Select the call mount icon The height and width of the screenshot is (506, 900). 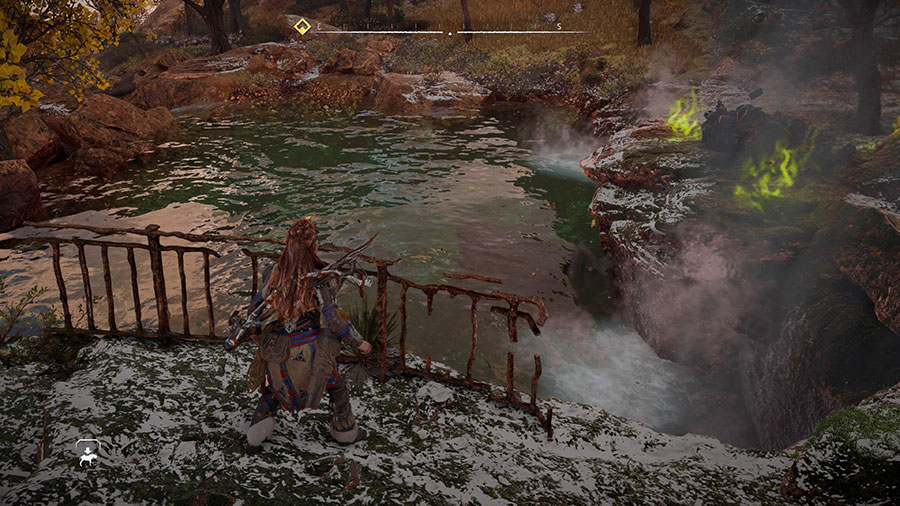click(x=87, y=453)
